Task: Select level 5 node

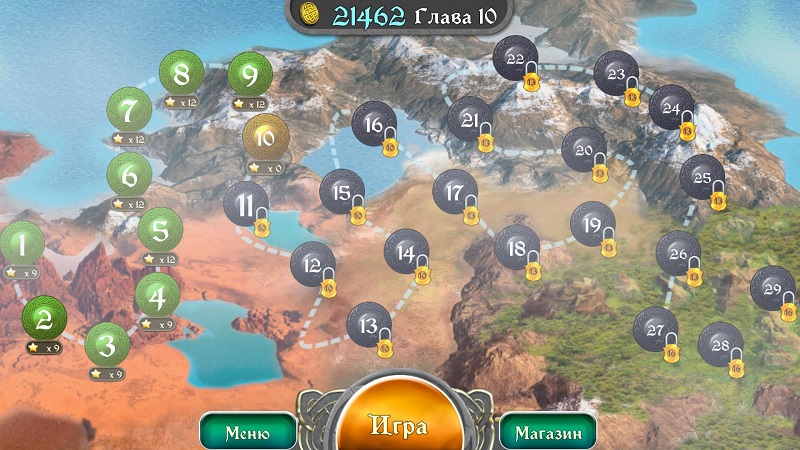Action: point(160,230)
